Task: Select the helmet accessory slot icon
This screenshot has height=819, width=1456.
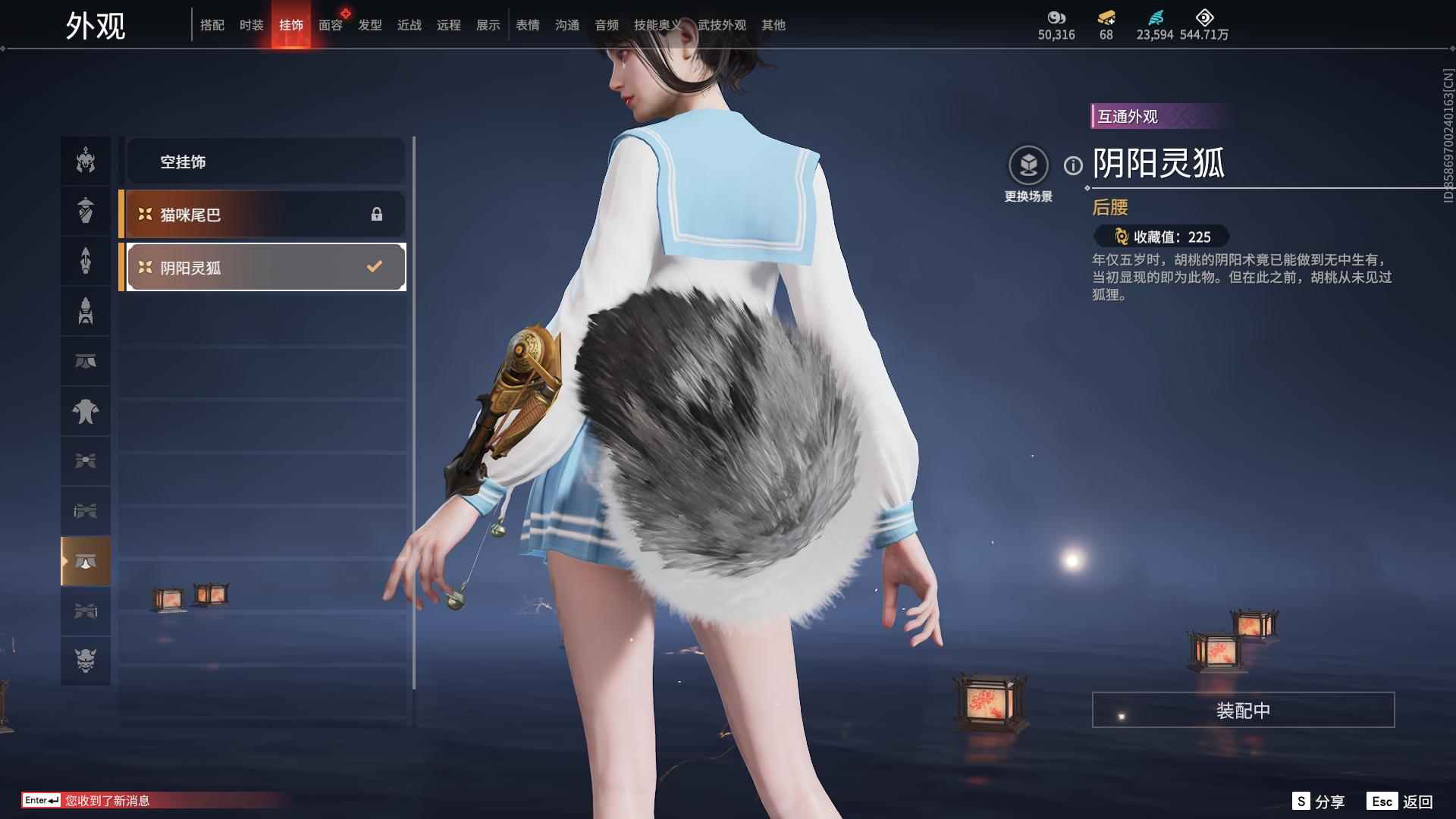Action: point(86,161)
